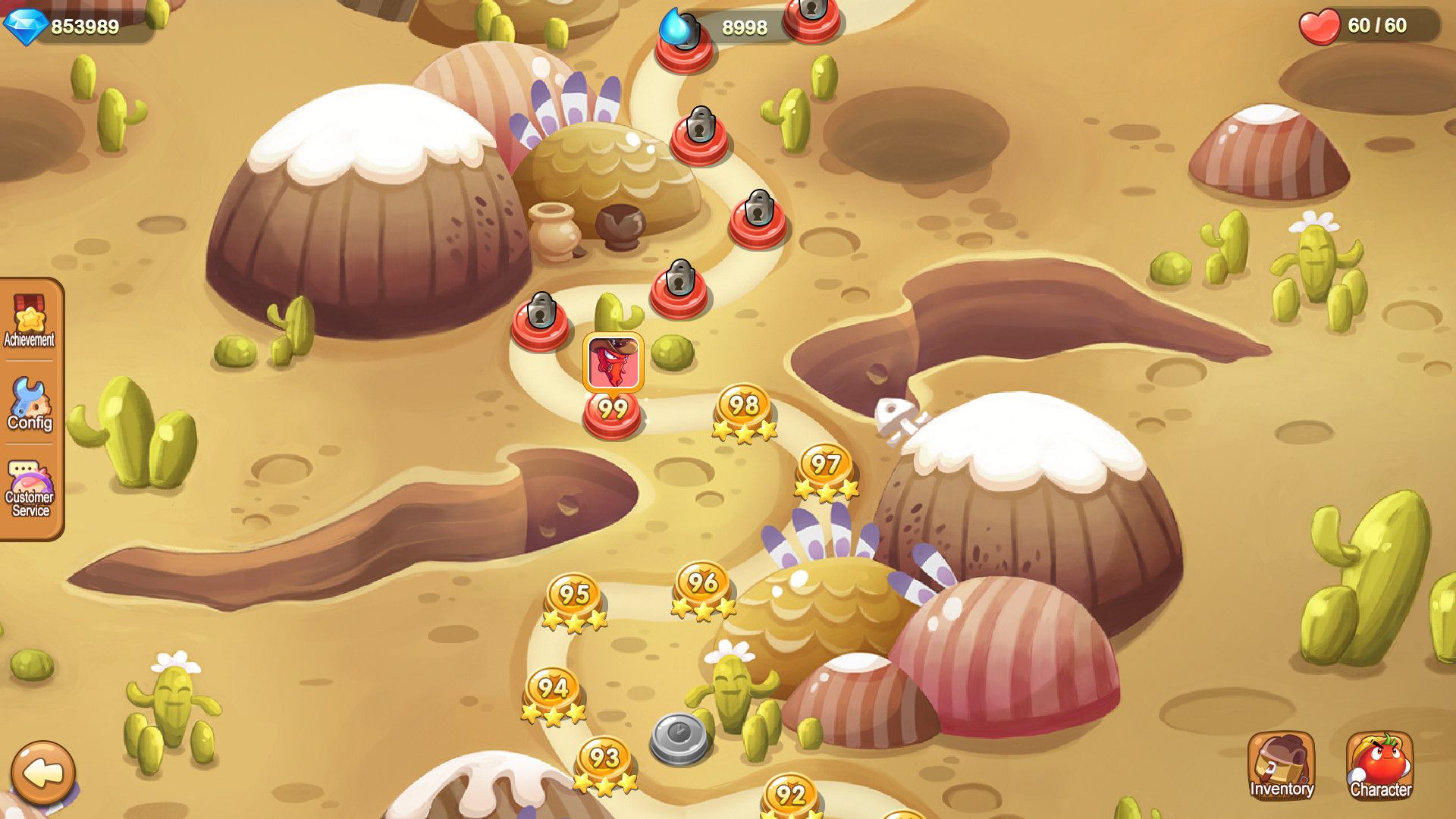Pick level 94 on the path
This screenshot has height=819, width=1456.
[x=552, y=689]
